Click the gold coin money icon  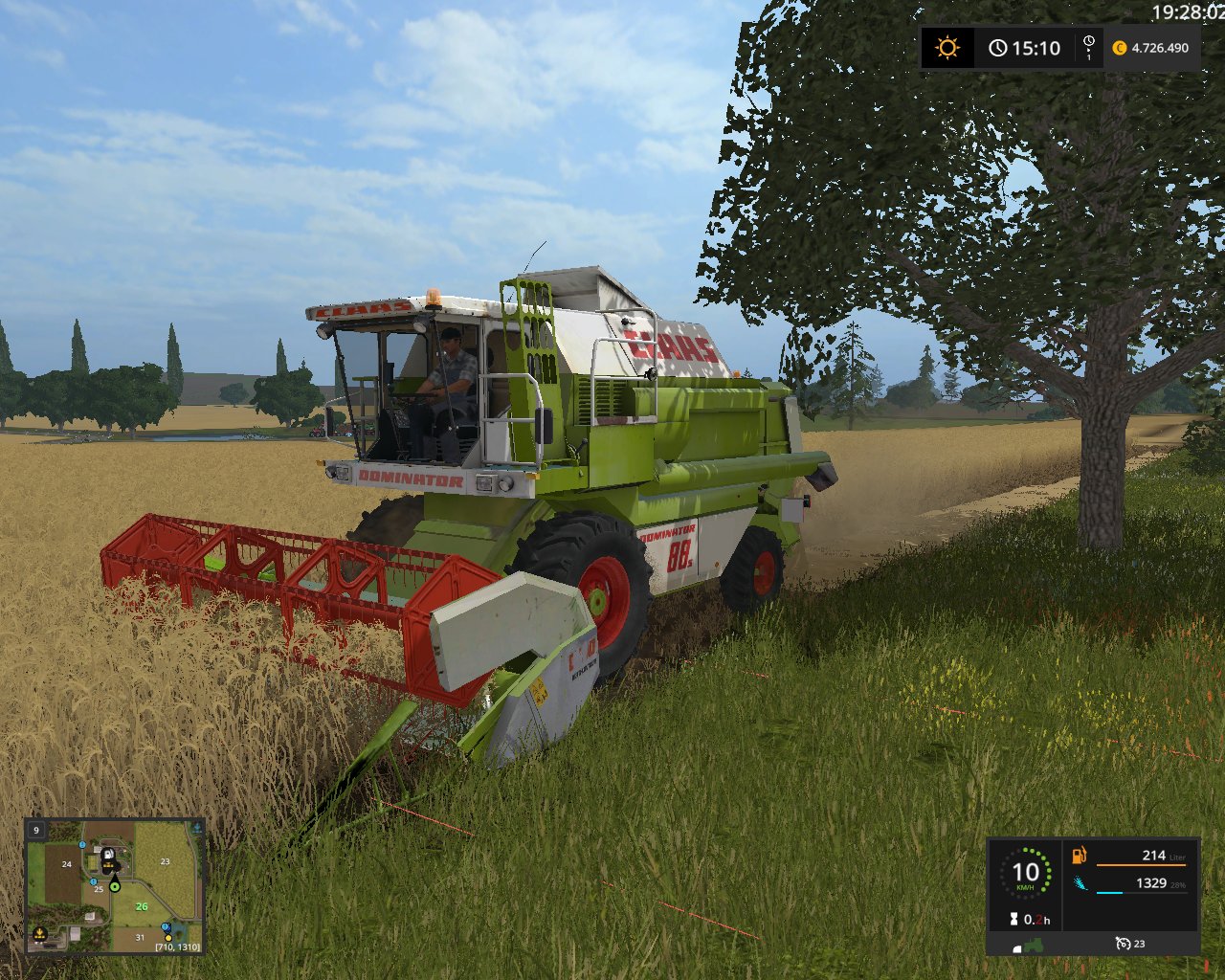point(1120,48)
